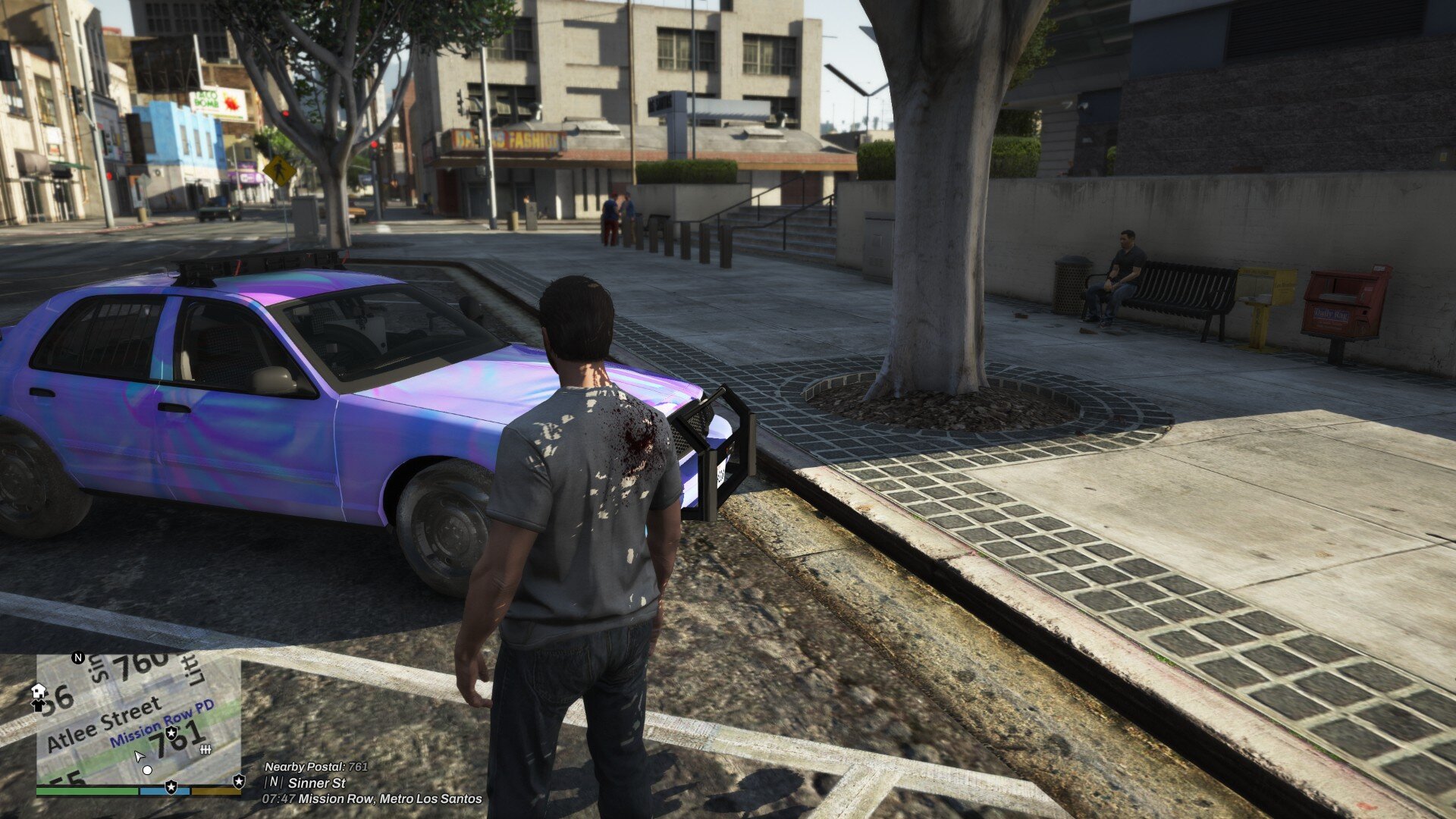Select the white circle blip on minimap
Viewport: 1456px width, 819px height.
(x=148, y=770)
